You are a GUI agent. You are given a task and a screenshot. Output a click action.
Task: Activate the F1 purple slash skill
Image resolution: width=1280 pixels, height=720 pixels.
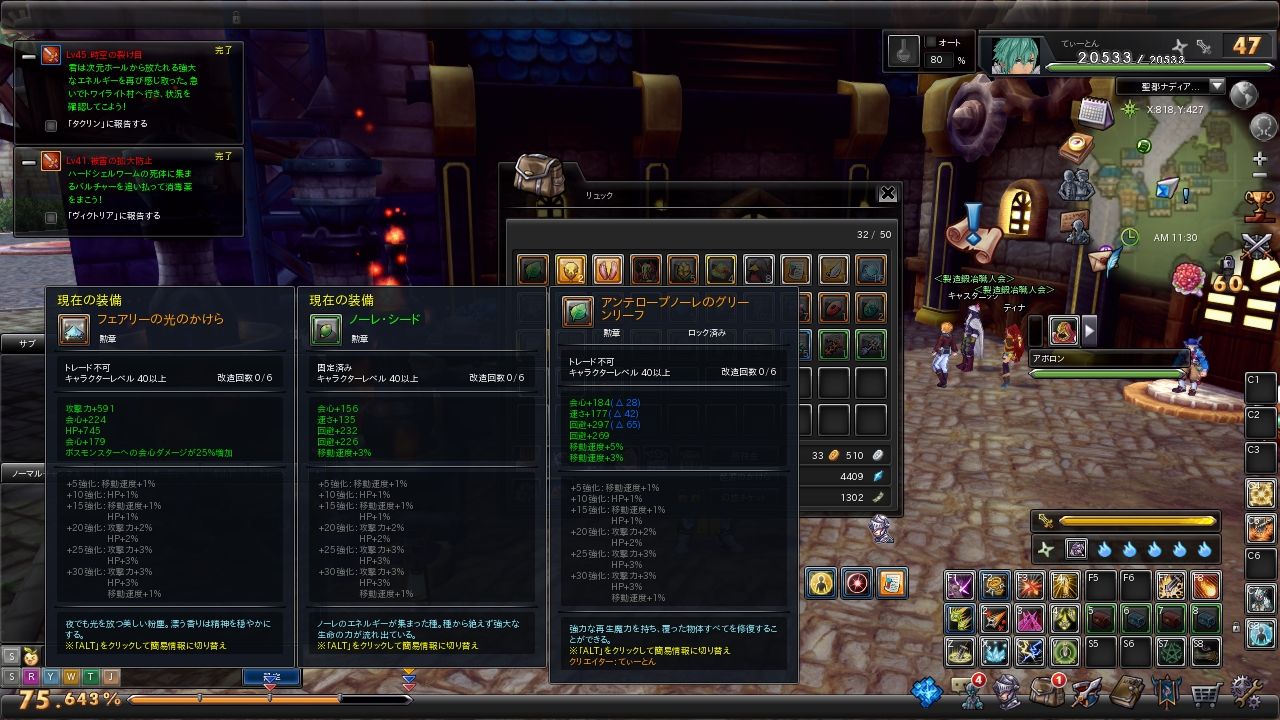tap(960, 585)
